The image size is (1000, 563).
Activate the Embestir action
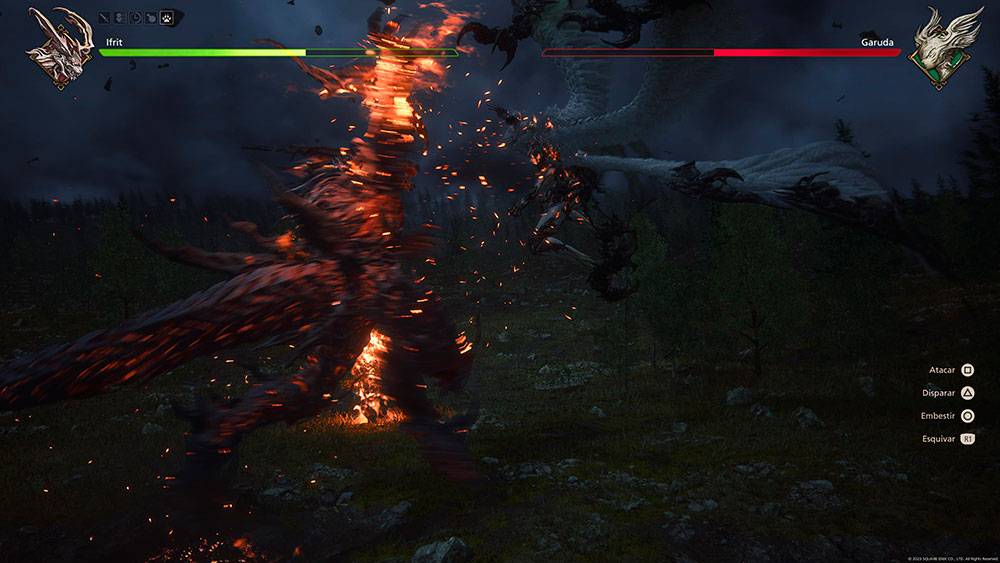coord(967,416)
